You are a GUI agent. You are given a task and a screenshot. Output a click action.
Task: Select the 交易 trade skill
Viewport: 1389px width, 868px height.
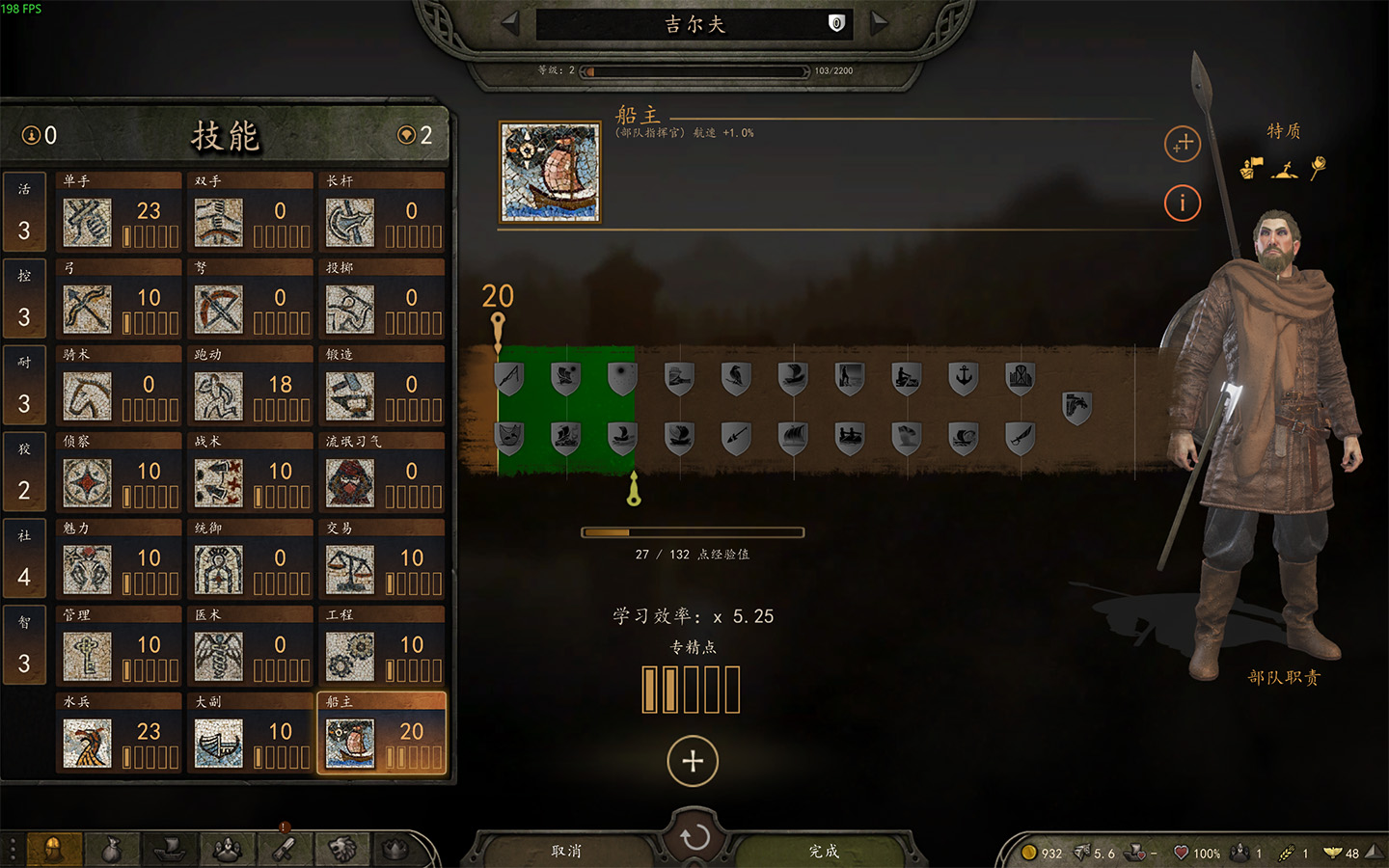[382, 560]
